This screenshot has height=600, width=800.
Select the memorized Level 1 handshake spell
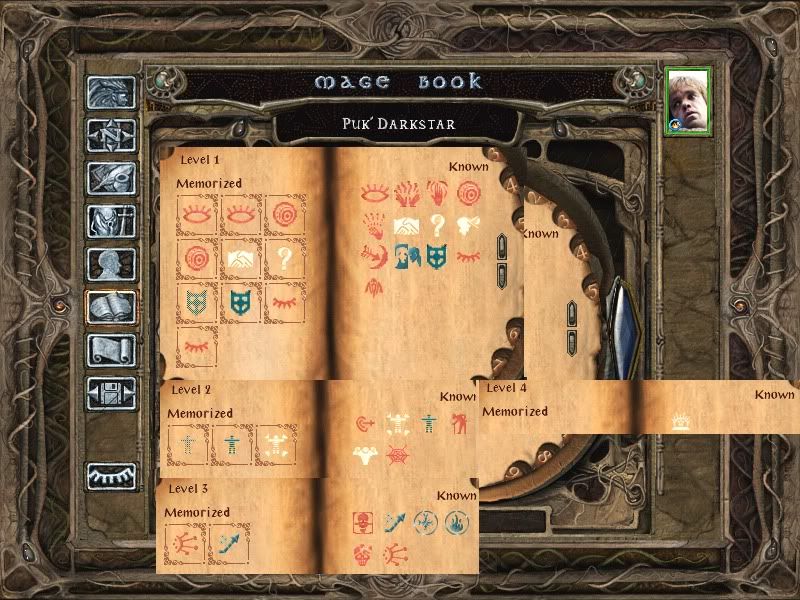coord(241,258)
